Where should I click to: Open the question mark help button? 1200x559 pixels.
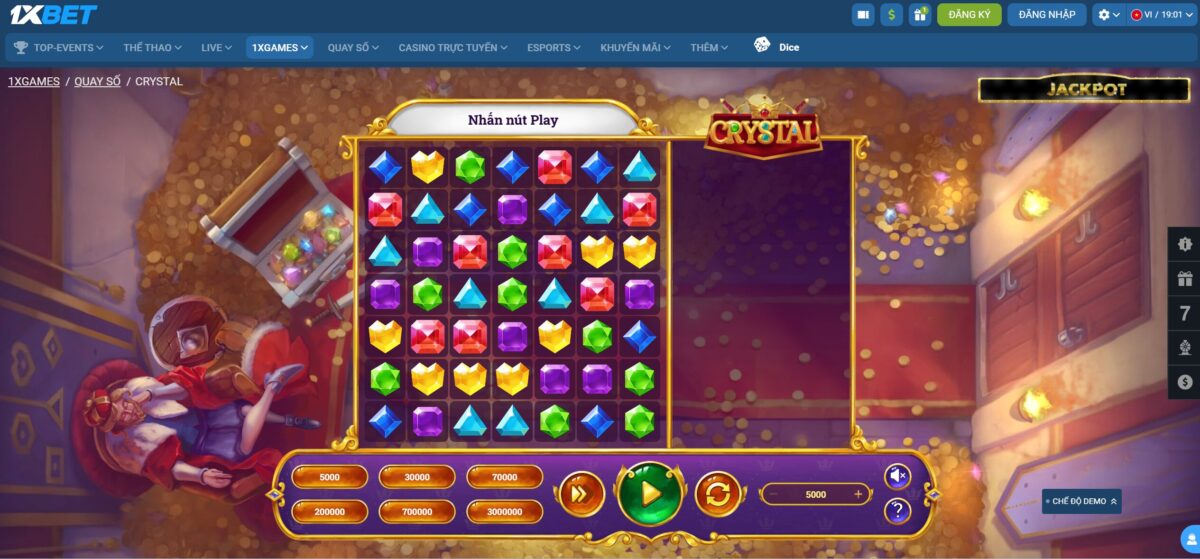(x=897, y=512)
